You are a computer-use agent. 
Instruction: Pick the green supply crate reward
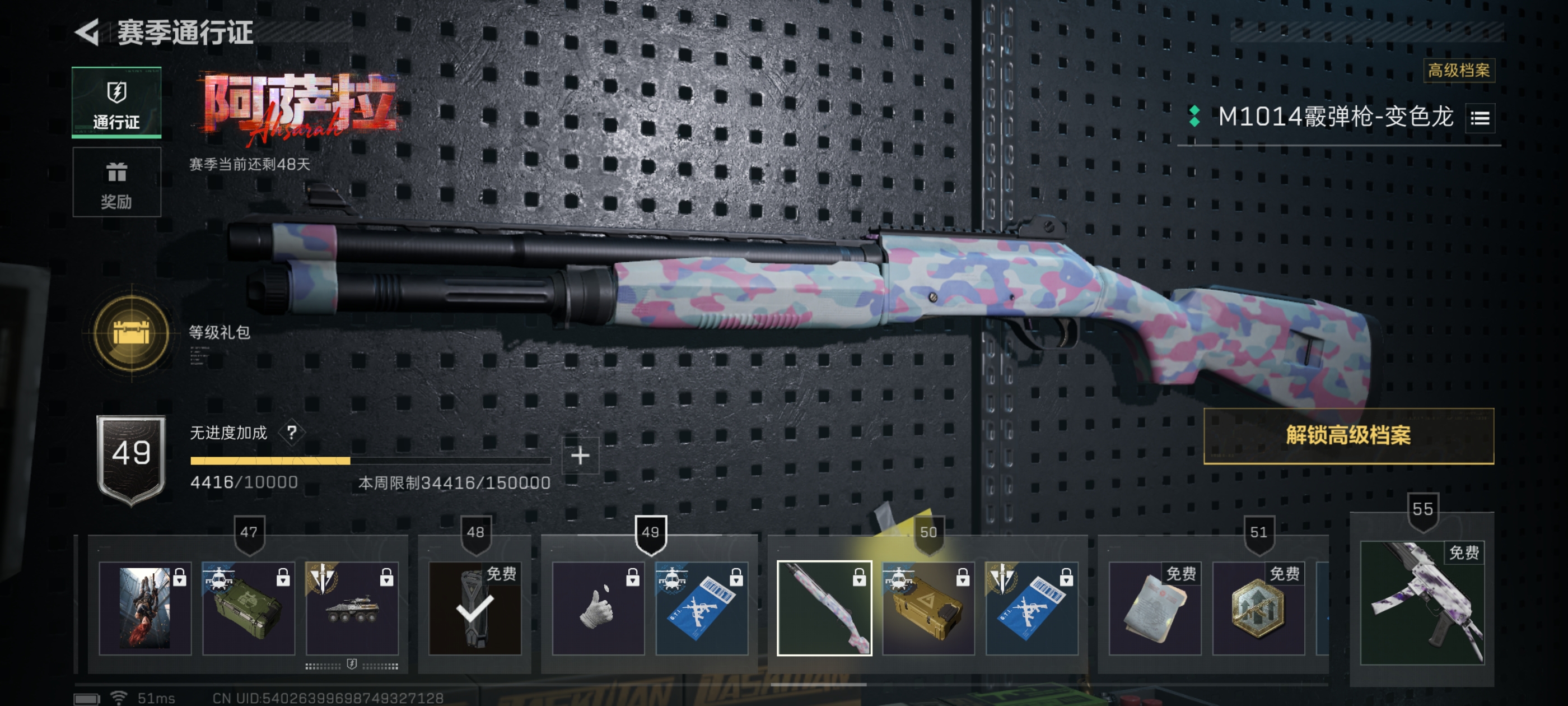point(248,608)
